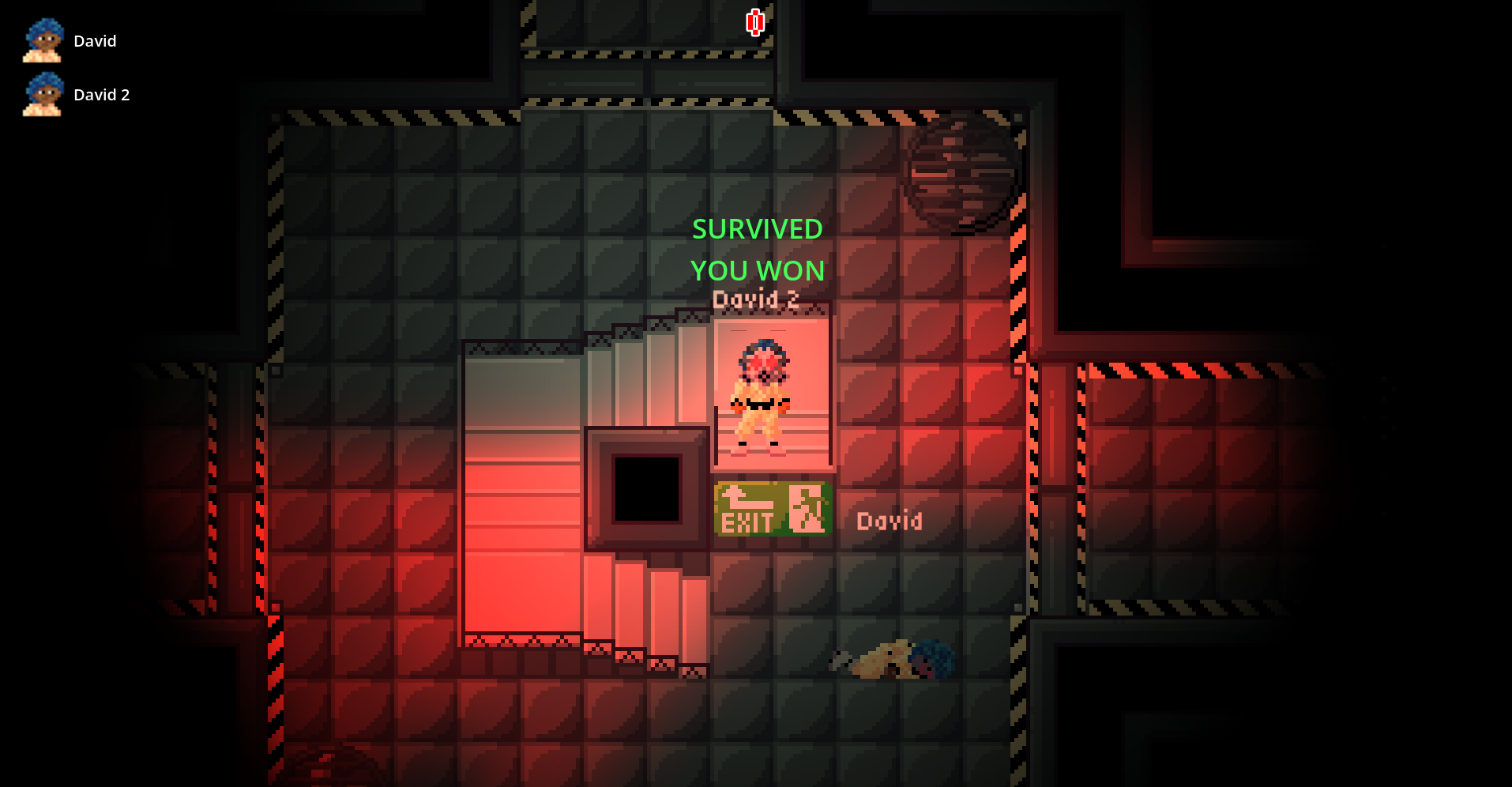
Task: Click the David name label near the exit sign
Action: point(890,520)
